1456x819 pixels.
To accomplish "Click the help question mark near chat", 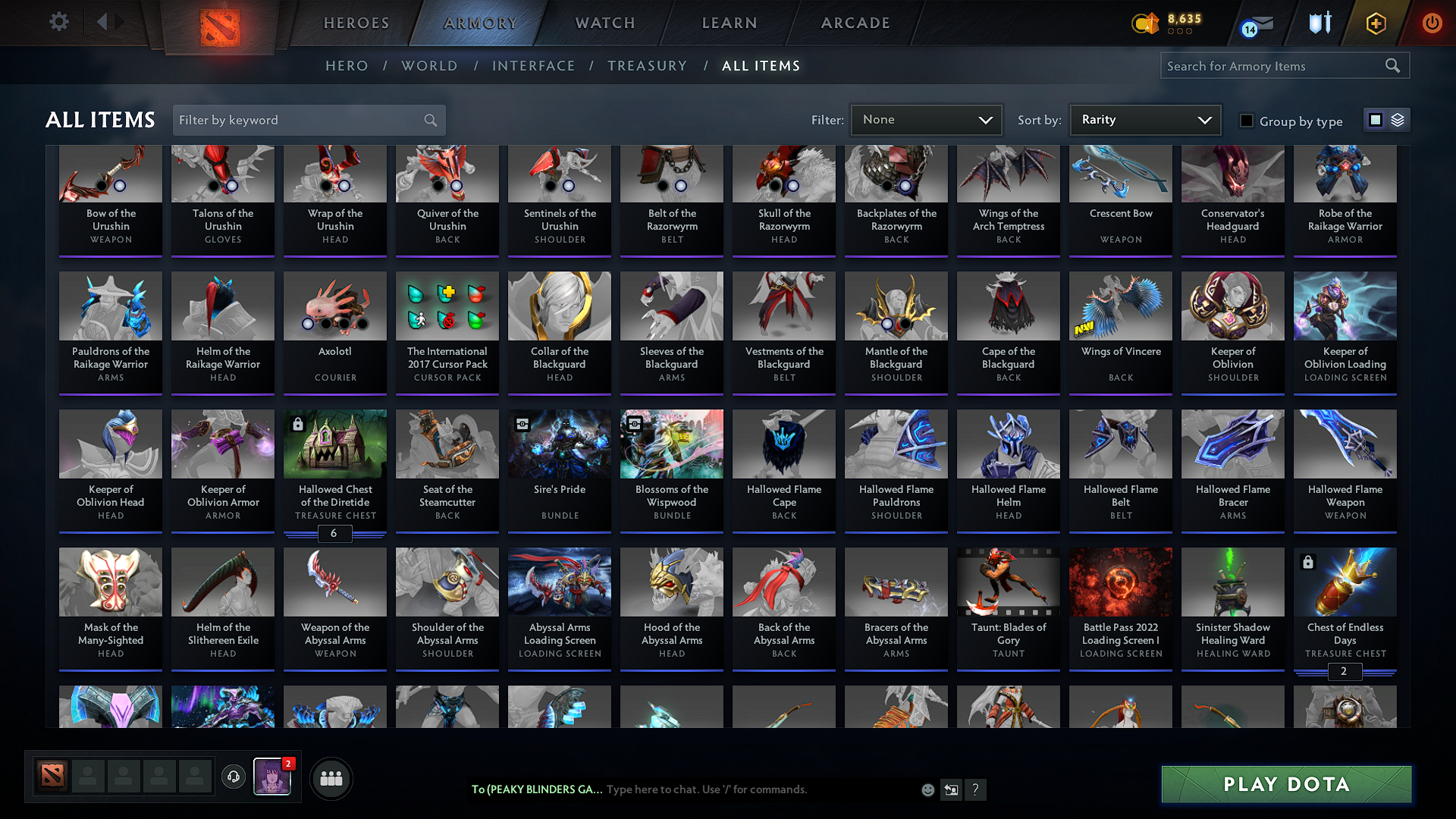I will click(976, 789).
